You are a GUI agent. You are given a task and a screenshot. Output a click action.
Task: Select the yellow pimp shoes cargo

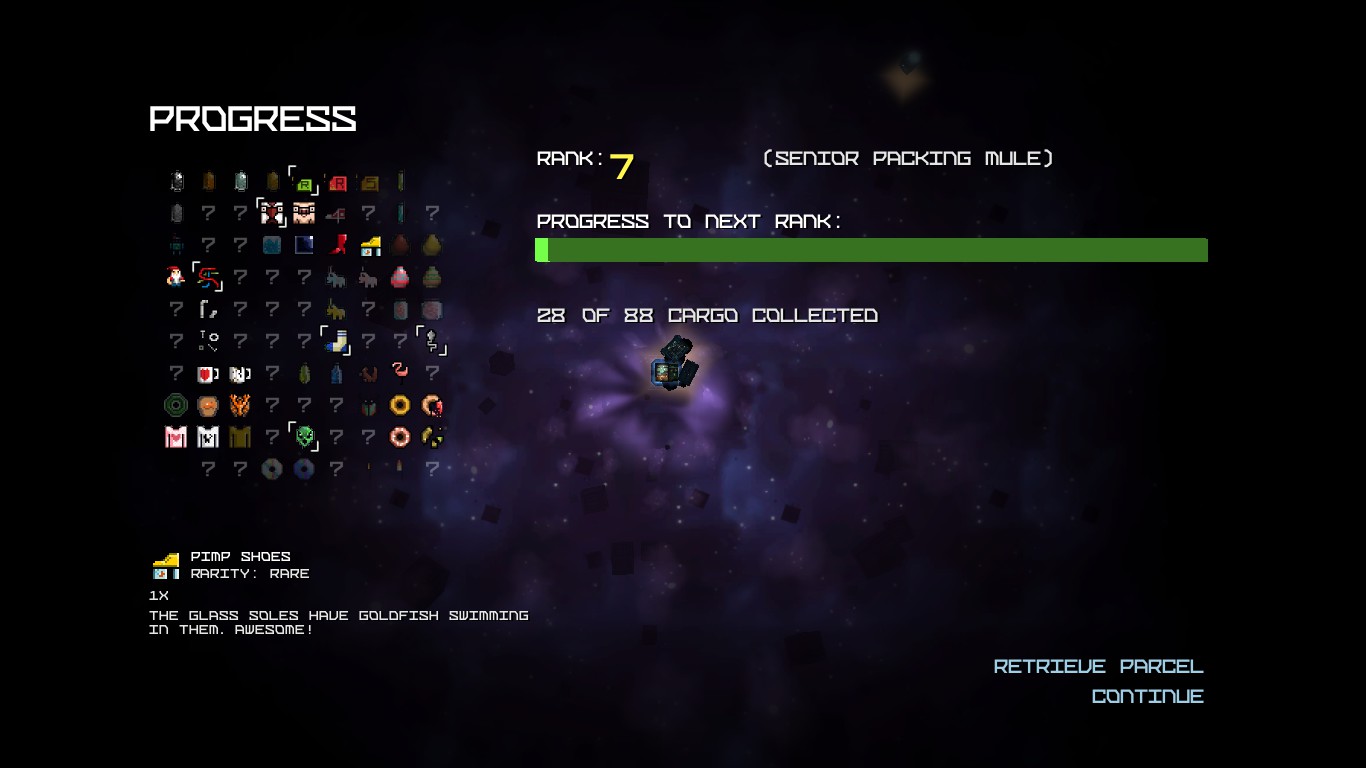tap(368, 245)
